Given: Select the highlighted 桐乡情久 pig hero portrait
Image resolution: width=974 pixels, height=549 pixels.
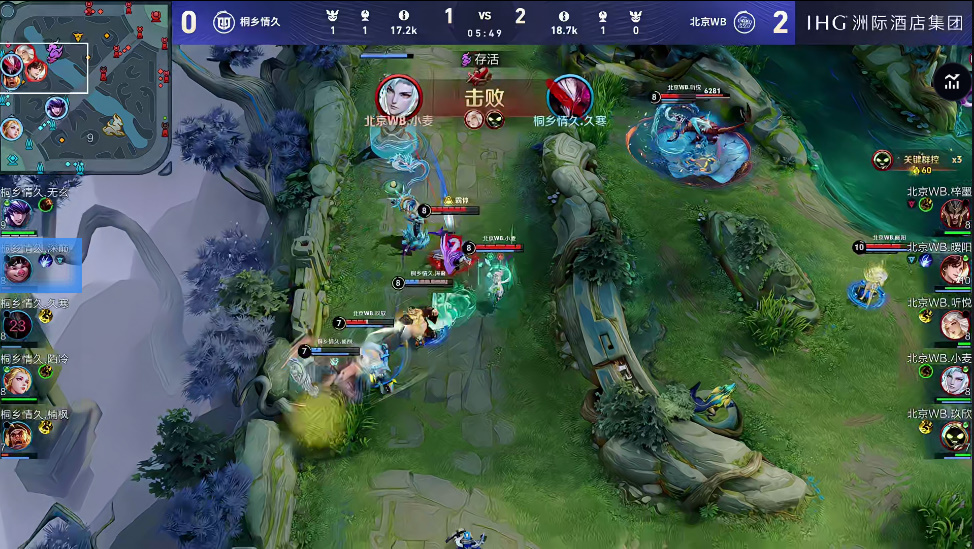Looking at the screenshot, I should (x=18, y=268).
